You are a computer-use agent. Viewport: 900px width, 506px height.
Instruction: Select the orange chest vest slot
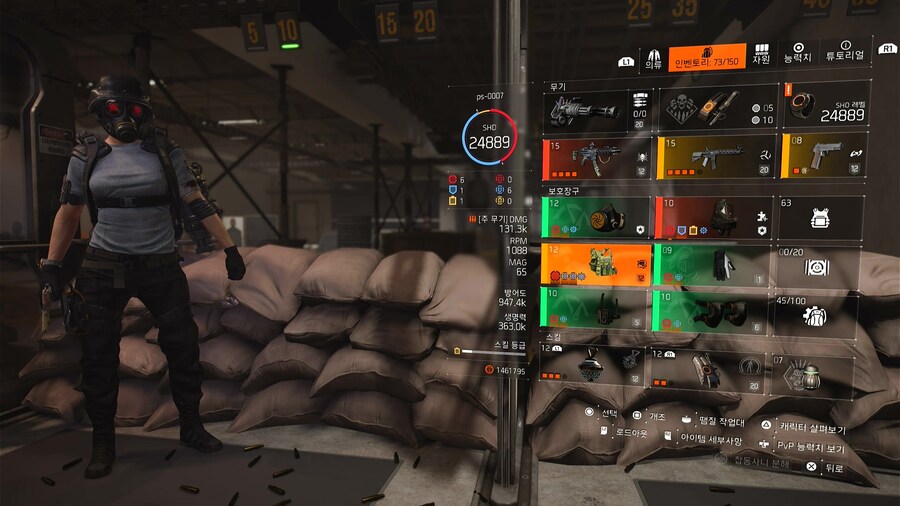coord(596,265)
